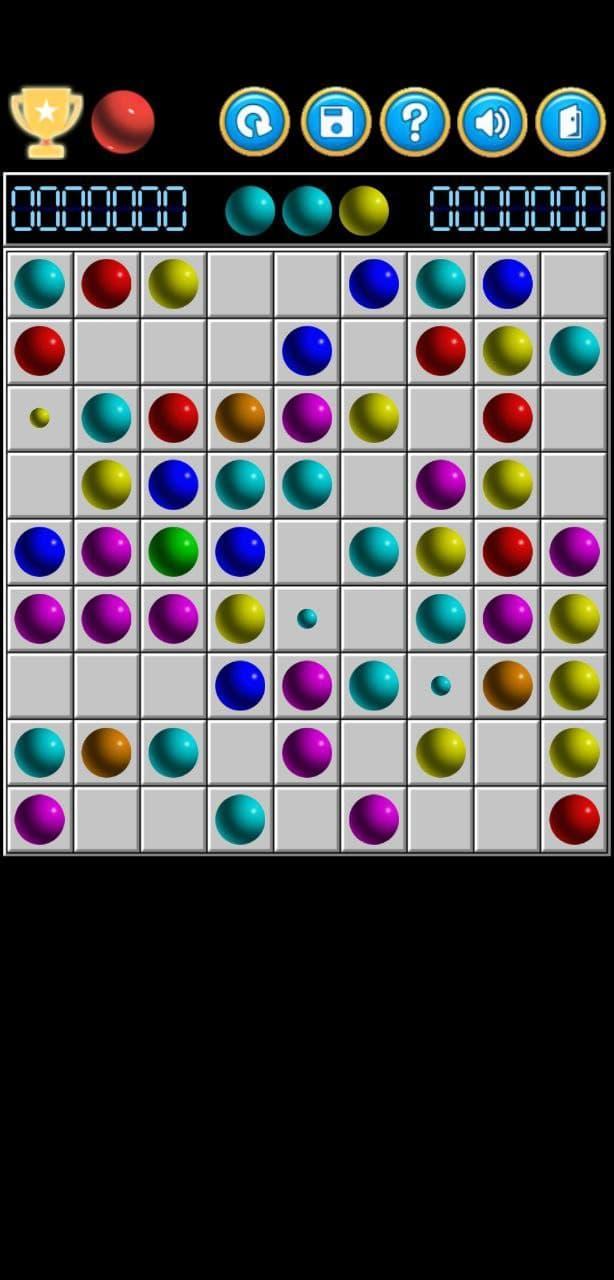This screenshot has width=614, height=1280.
Task: Click the red ball icon beside the trophy
Action: point(123,122)
